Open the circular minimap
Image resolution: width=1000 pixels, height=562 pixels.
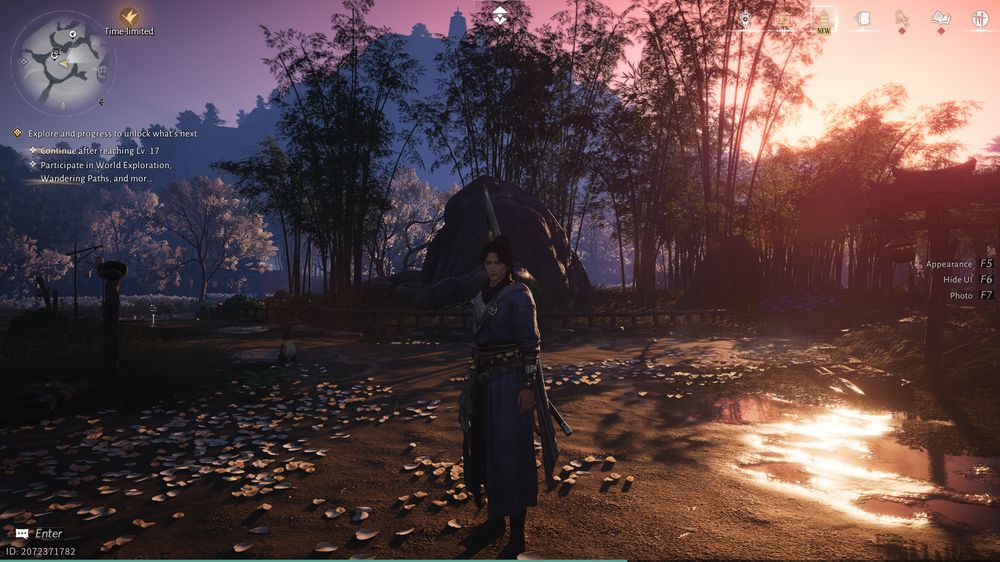coord(61,62)
